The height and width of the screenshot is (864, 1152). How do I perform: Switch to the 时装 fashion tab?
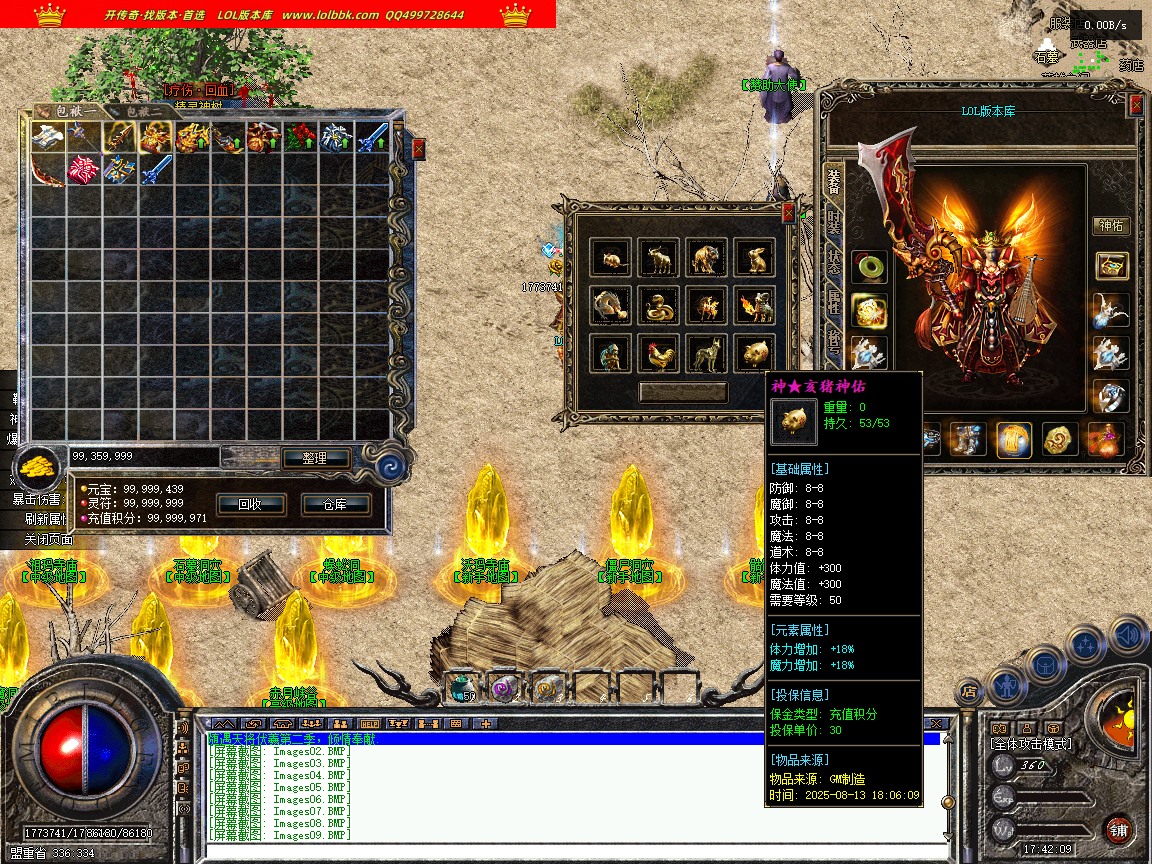(x=833, y=224)
